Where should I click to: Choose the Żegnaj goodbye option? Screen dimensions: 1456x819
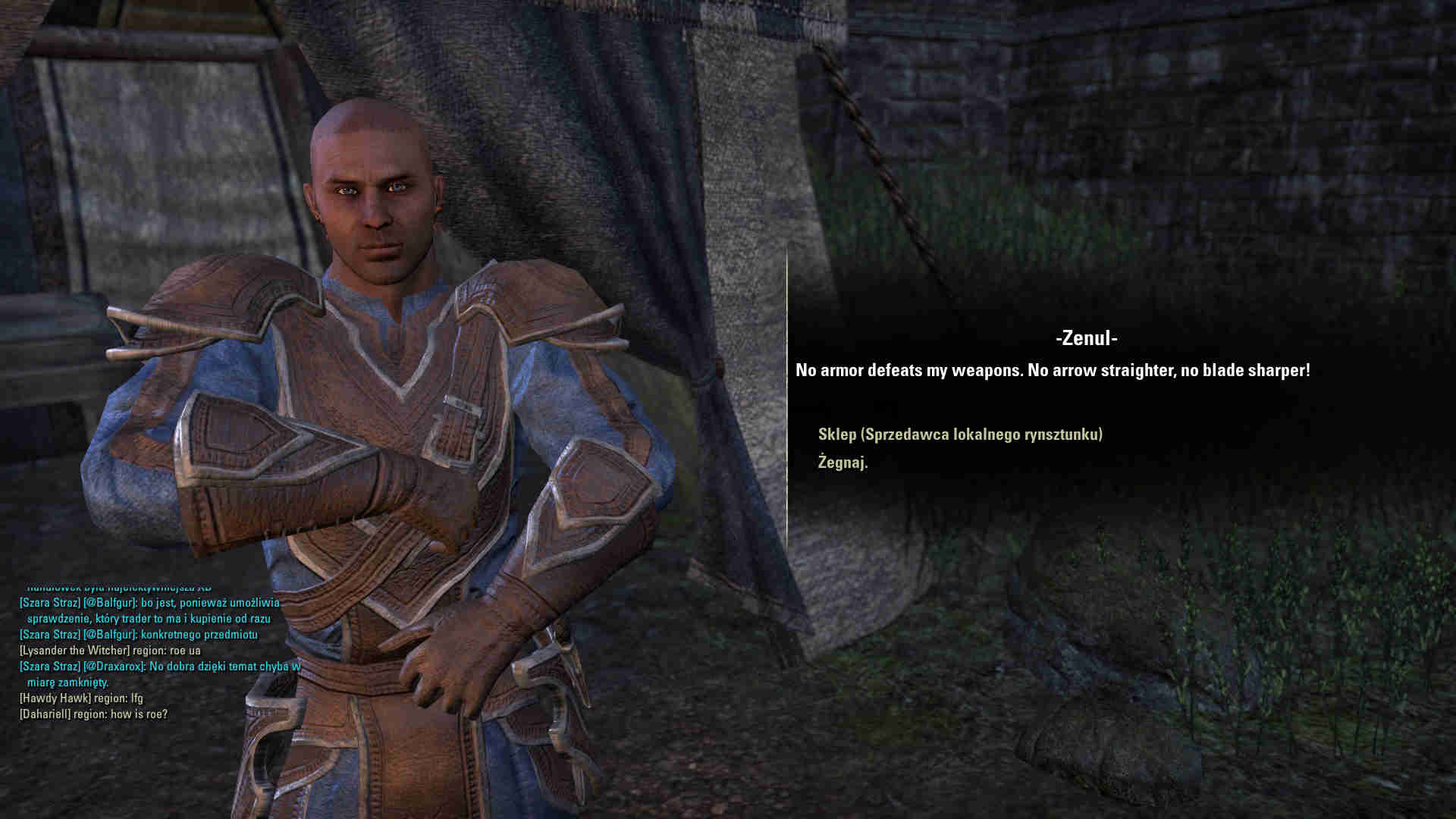click(843, 463)
